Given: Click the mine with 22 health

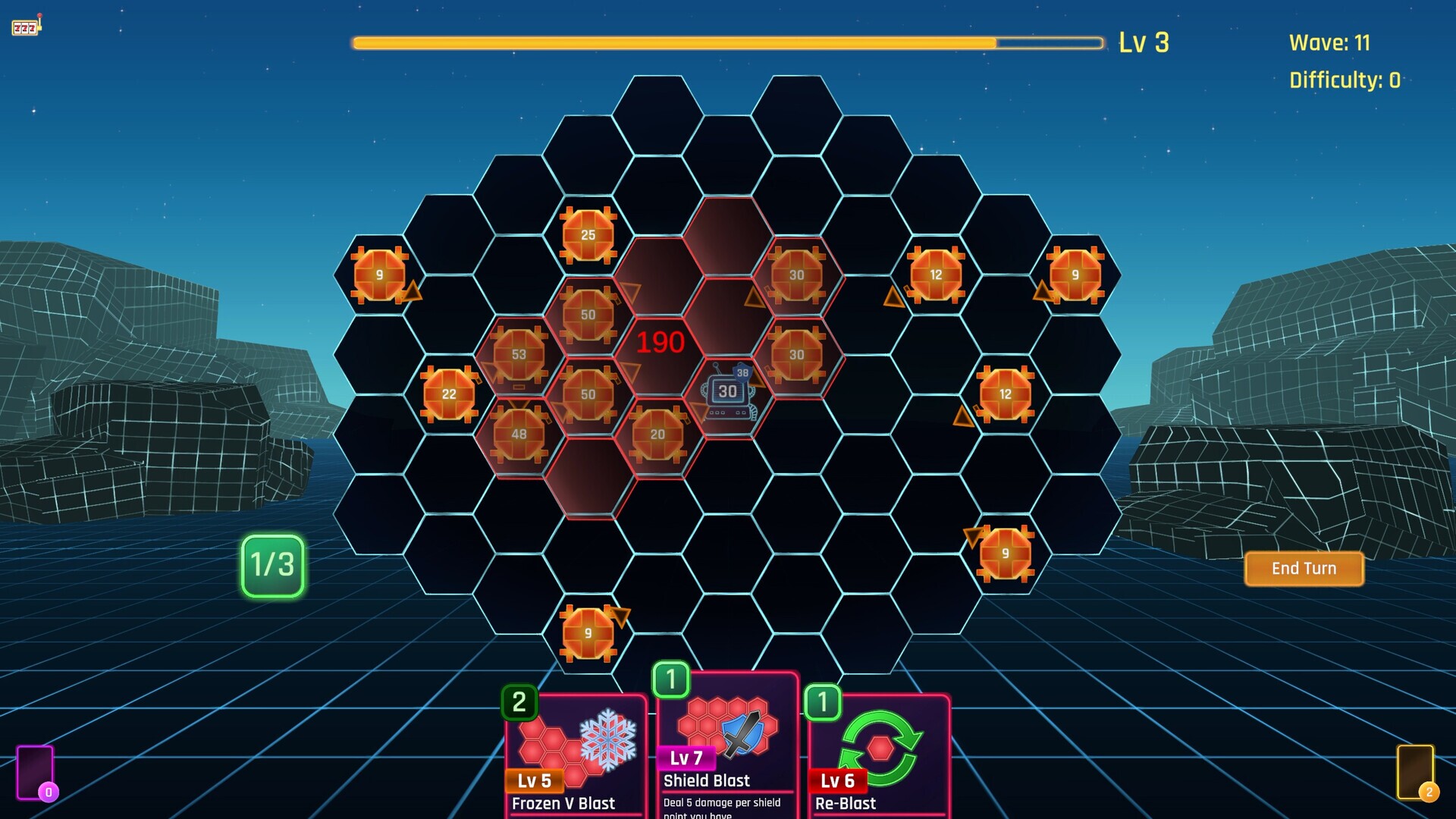Looking at the screenshot, I should coord(448,394).
